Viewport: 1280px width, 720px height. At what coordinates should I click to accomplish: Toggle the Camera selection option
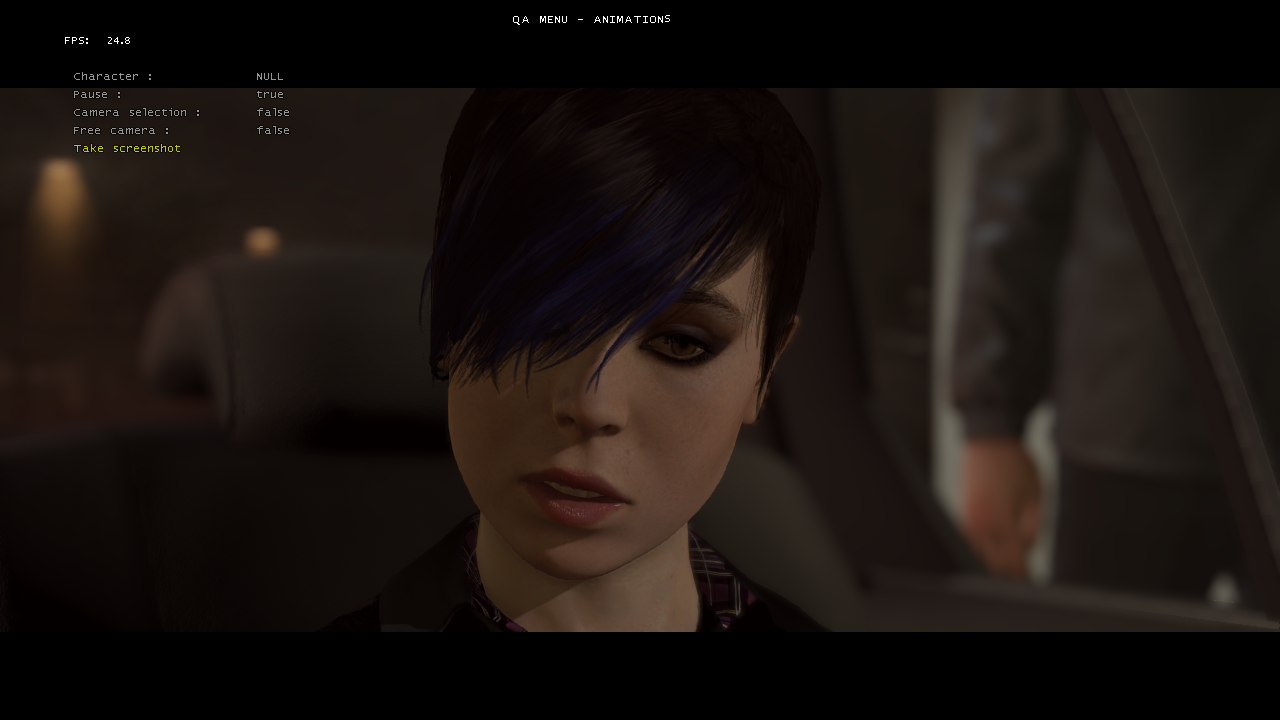pos(136,113)
